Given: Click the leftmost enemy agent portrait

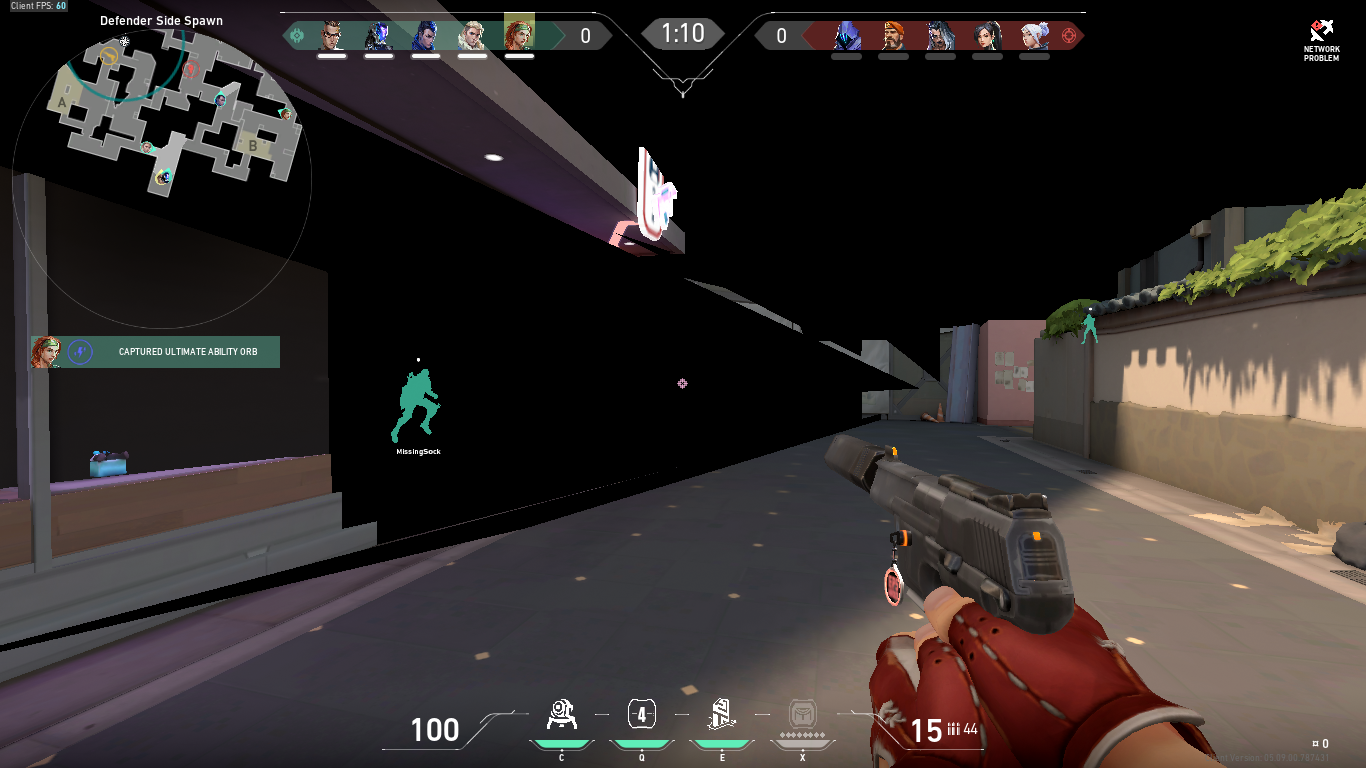Looking at the screenshot, I should (848, 34).
